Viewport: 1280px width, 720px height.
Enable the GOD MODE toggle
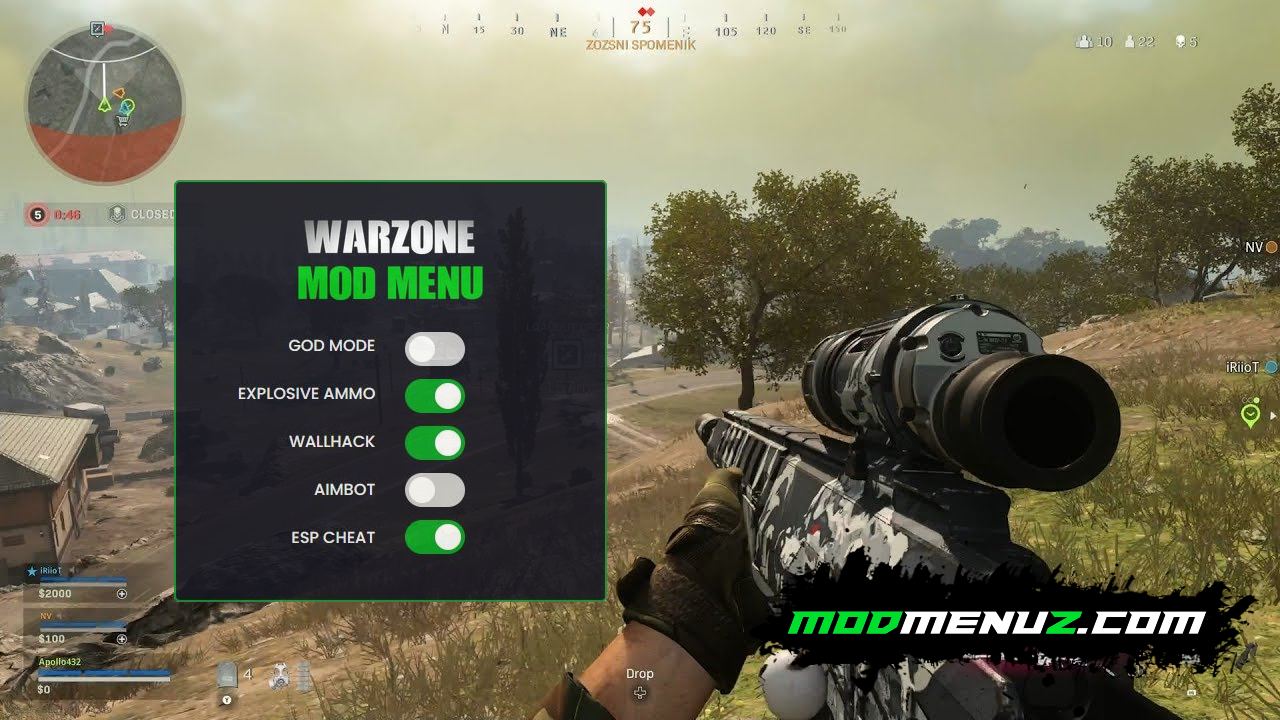(x=435, y=347)
